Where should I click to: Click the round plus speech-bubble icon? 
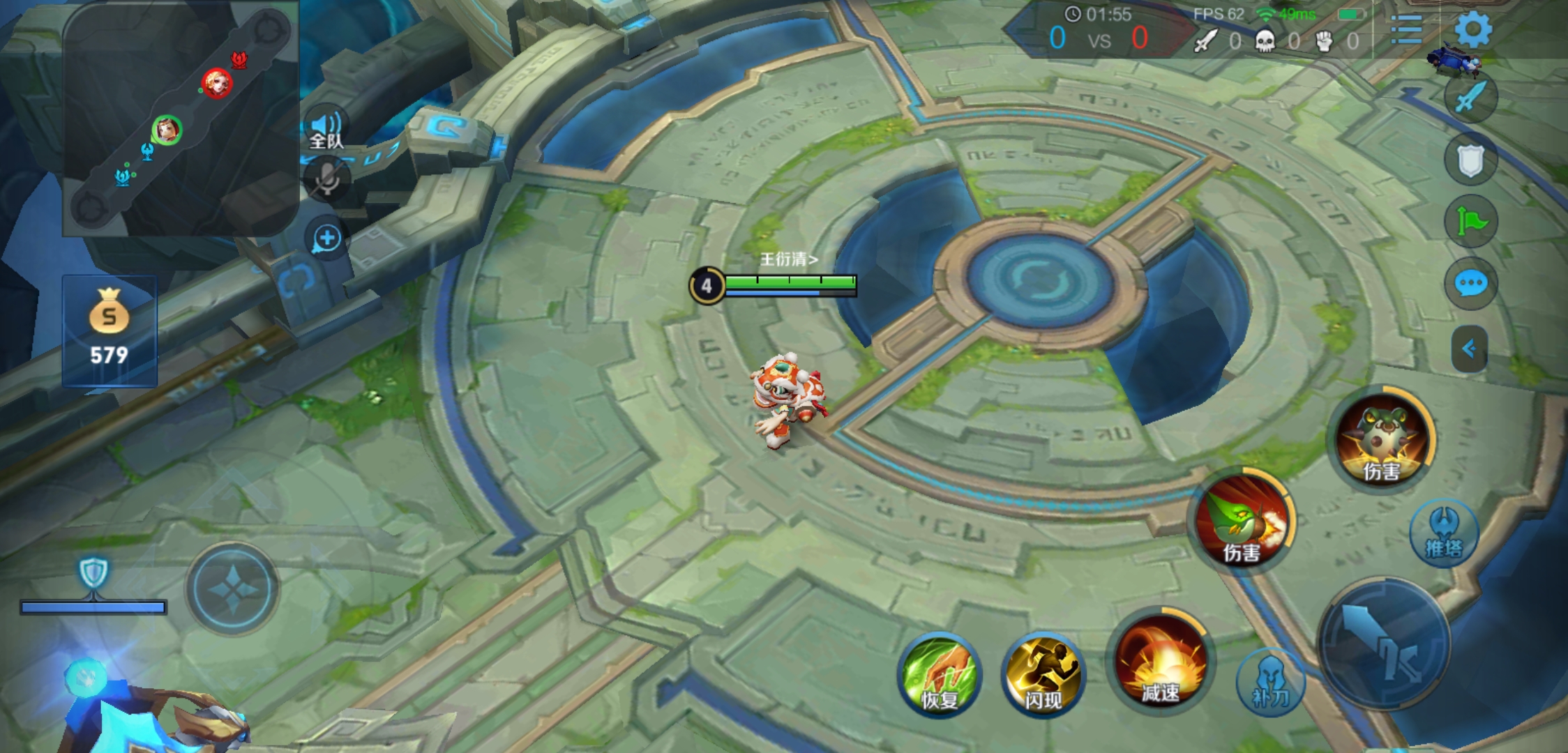[326, 238]
